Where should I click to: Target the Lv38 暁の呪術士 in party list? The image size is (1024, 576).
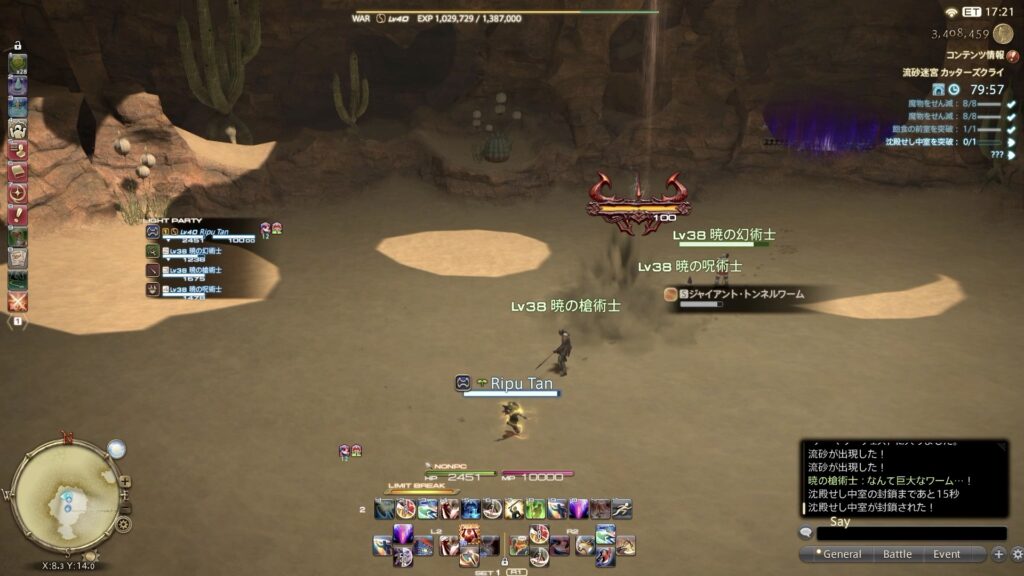pos(195,290)
